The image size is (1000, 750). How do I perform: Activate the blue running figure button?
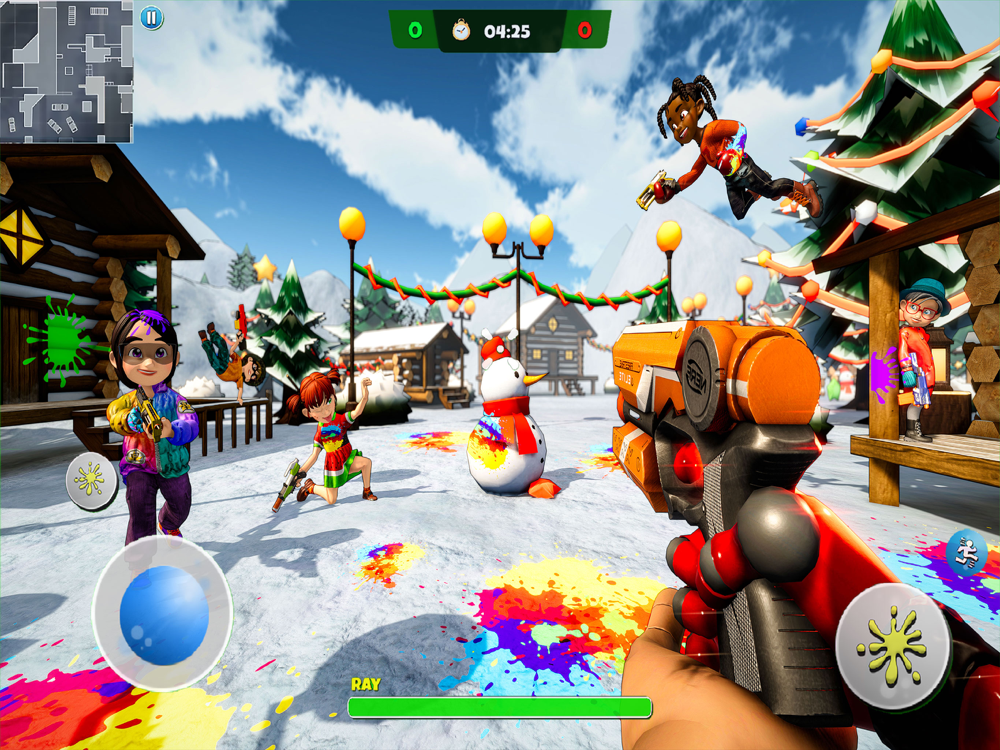point(966,551)
